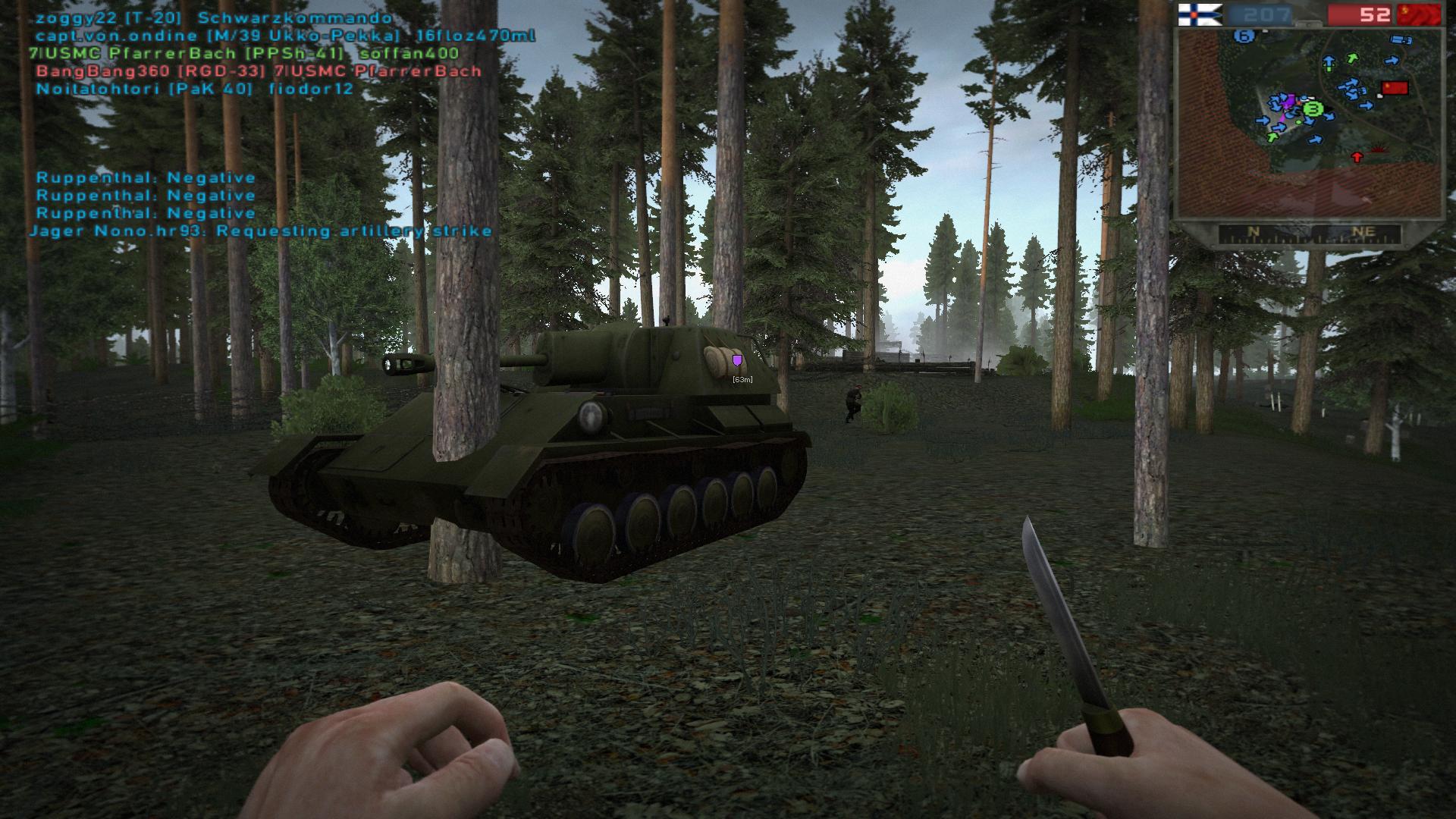Click the red enemy arrow on the minimap
This screenshot has width=1456, height=819.
coord(1357,157)
